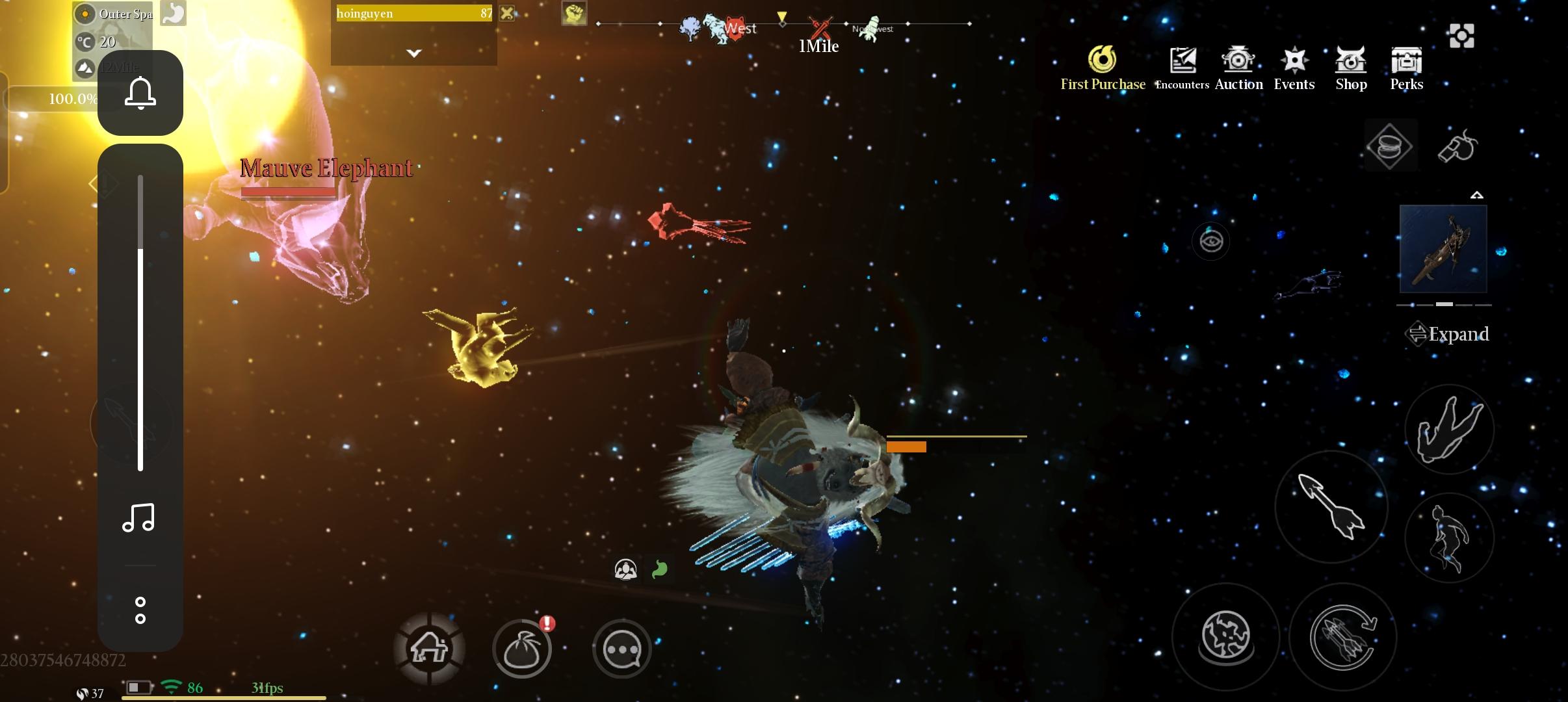Open the chat bubble button
This screenshot has height=702, width=1568.
click(622, 649)
